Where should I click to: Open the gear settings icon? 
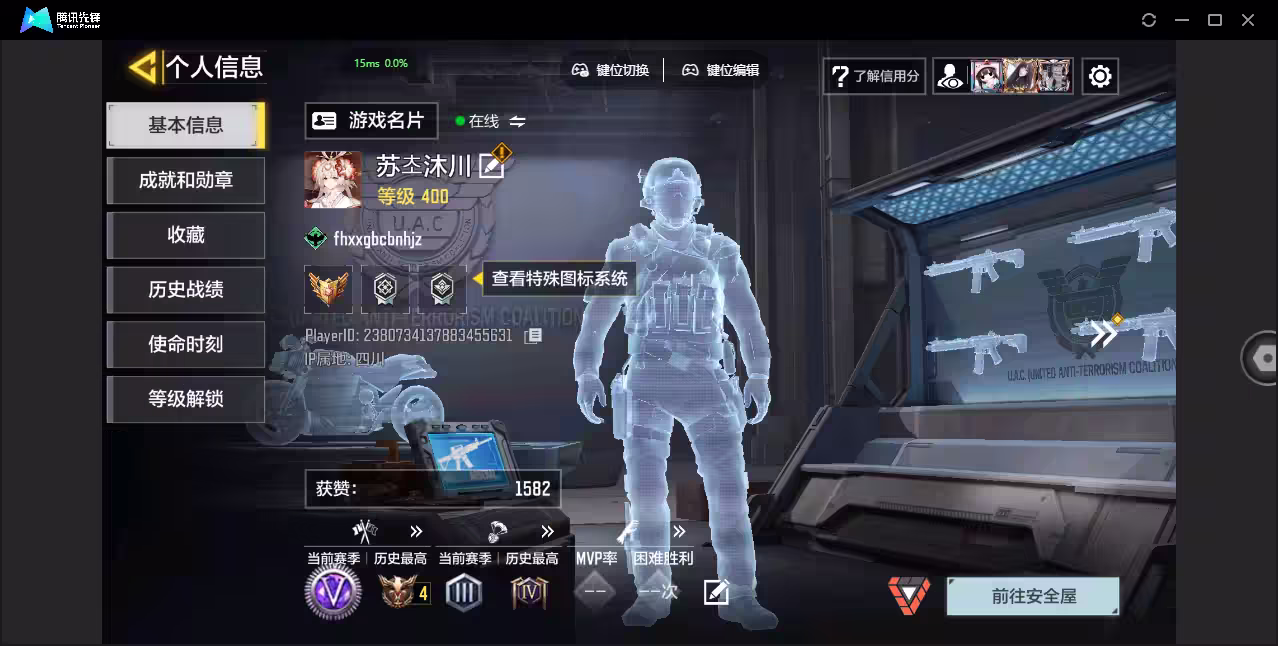[1100, 76]
